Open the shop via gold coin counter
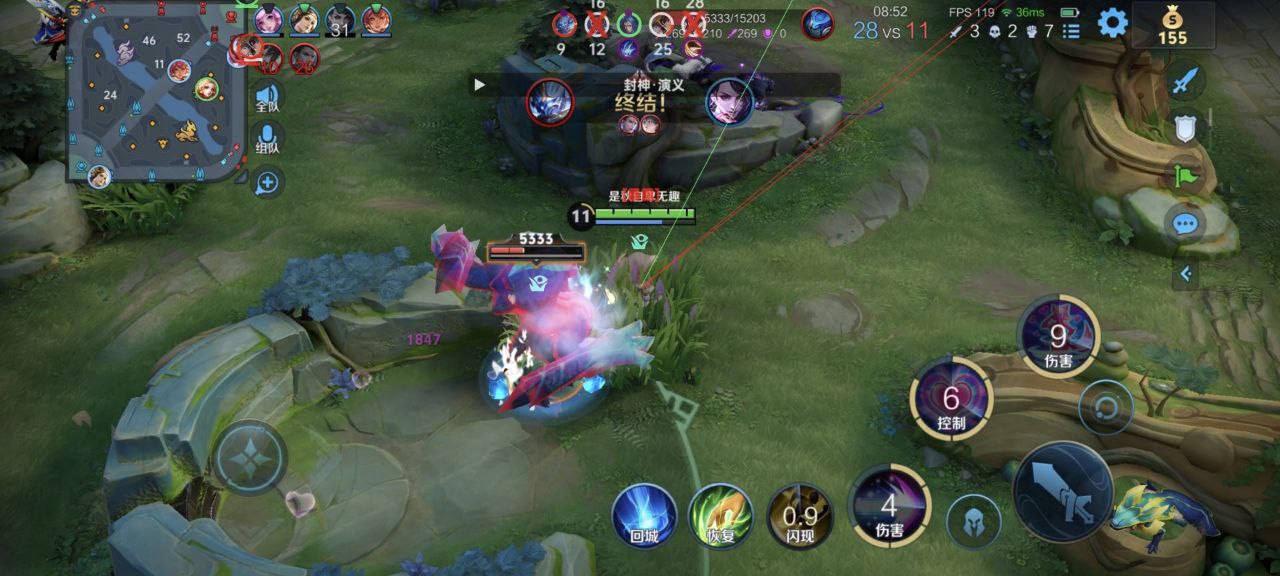The height and width of the screenshot is (576, 1280). point(1172,25)
